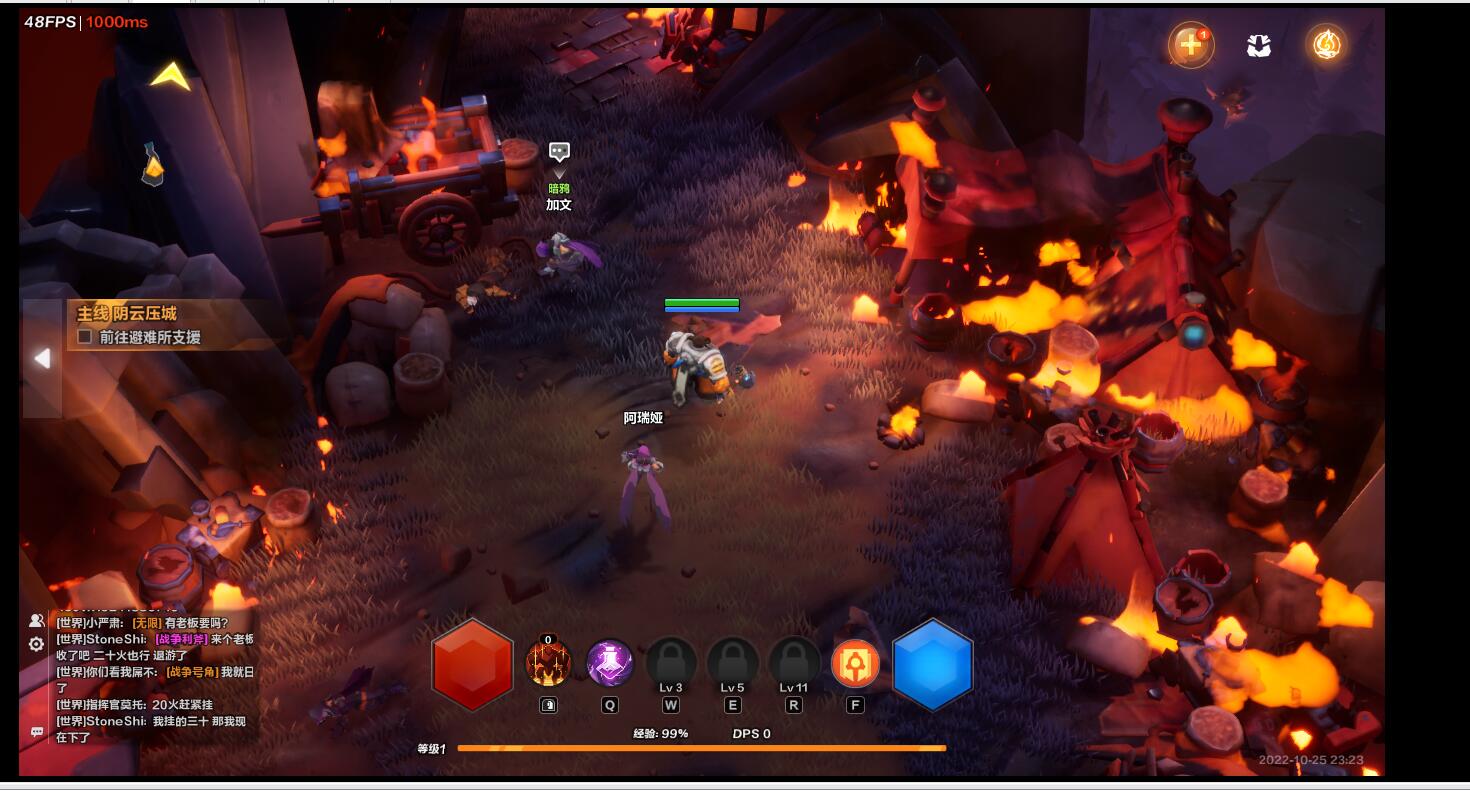The height and width of the screenshot is (794, 1470).
Task: Click the red hexagon health gem
Action: [472, 664]
